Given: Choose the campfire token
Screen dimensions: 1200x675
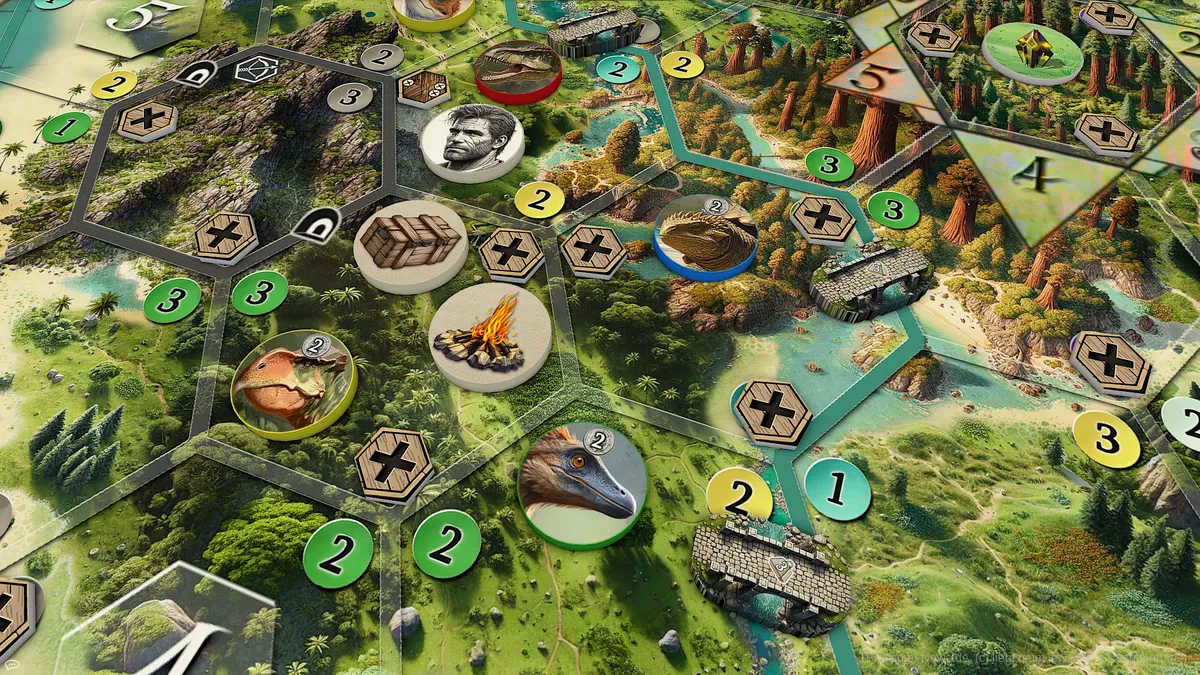Looking at the screenshot, I should coord(490,335).
